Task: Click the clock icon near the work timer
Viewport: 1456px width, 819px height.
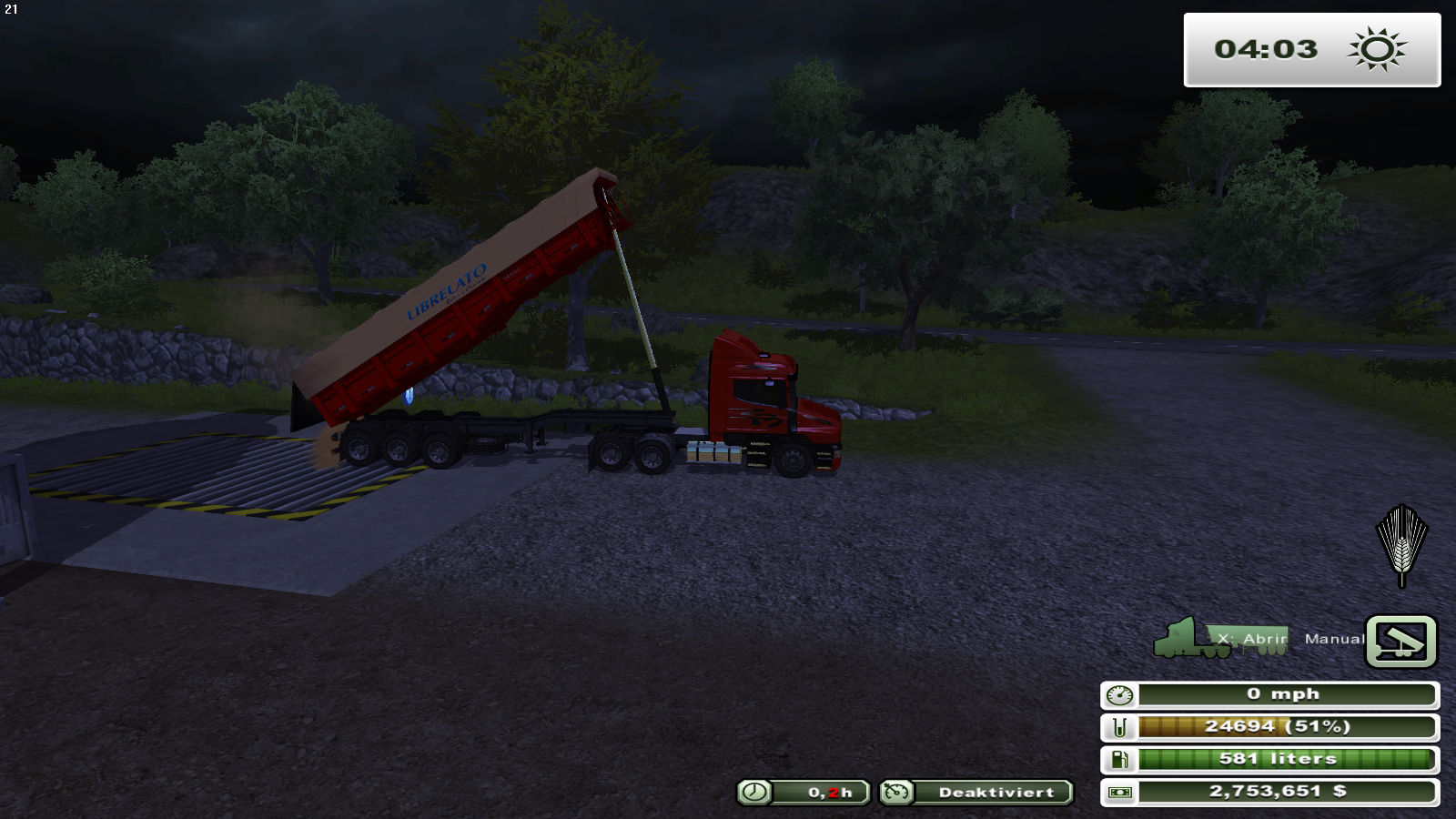Action: pyautogui.click(x=753, y=792)
